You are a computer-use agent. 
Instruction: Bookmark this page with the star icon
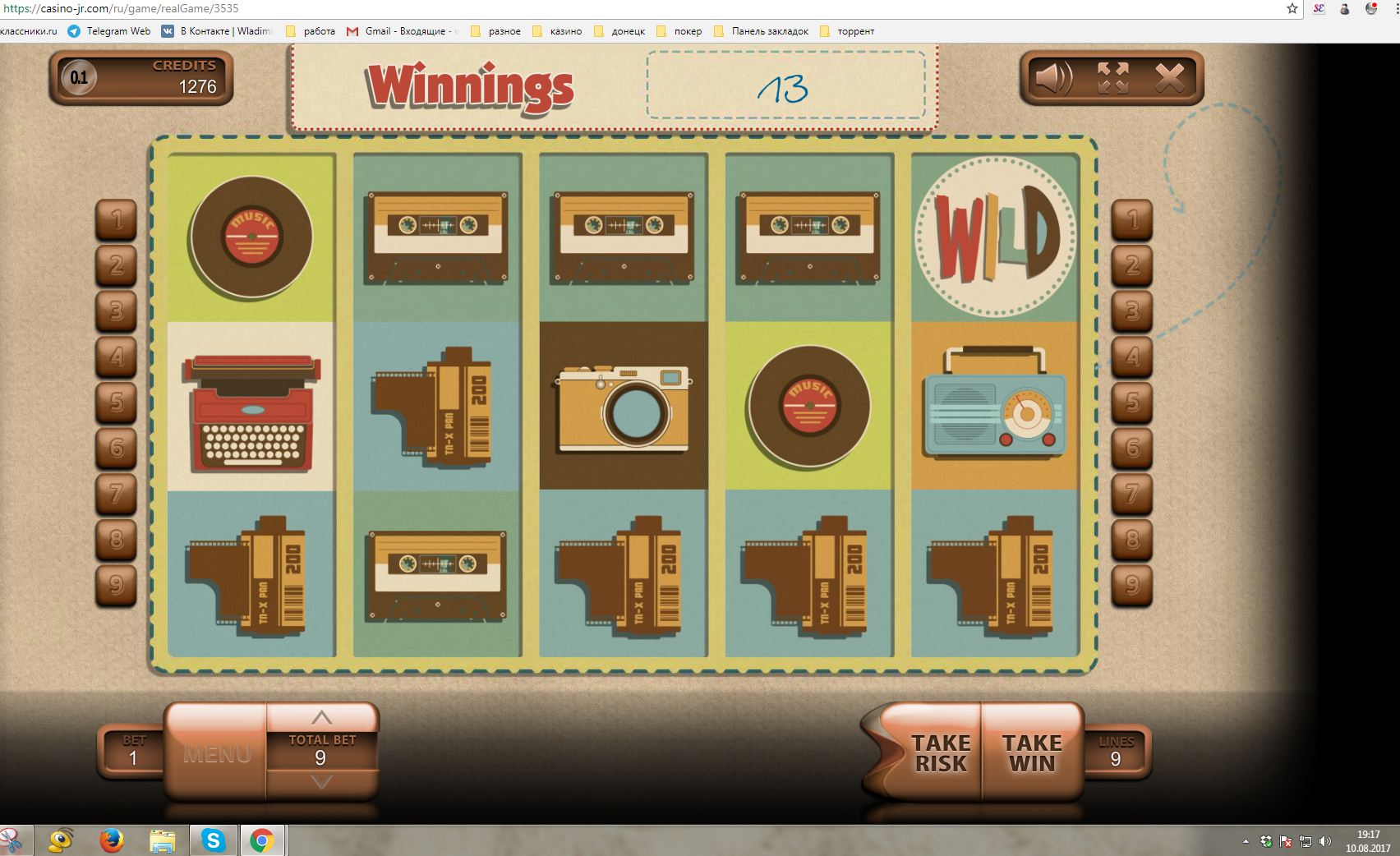1292,9
